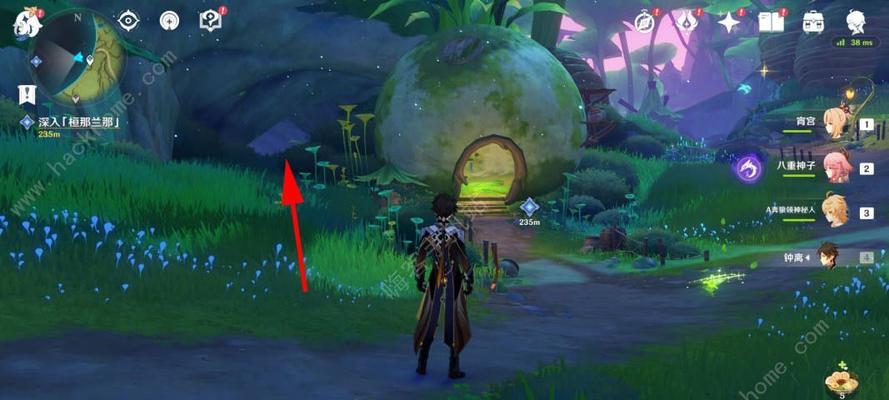Switch to party member 宵宫
Screen dimensions: 889x400
pyautogui.click(x=837, y=125)
